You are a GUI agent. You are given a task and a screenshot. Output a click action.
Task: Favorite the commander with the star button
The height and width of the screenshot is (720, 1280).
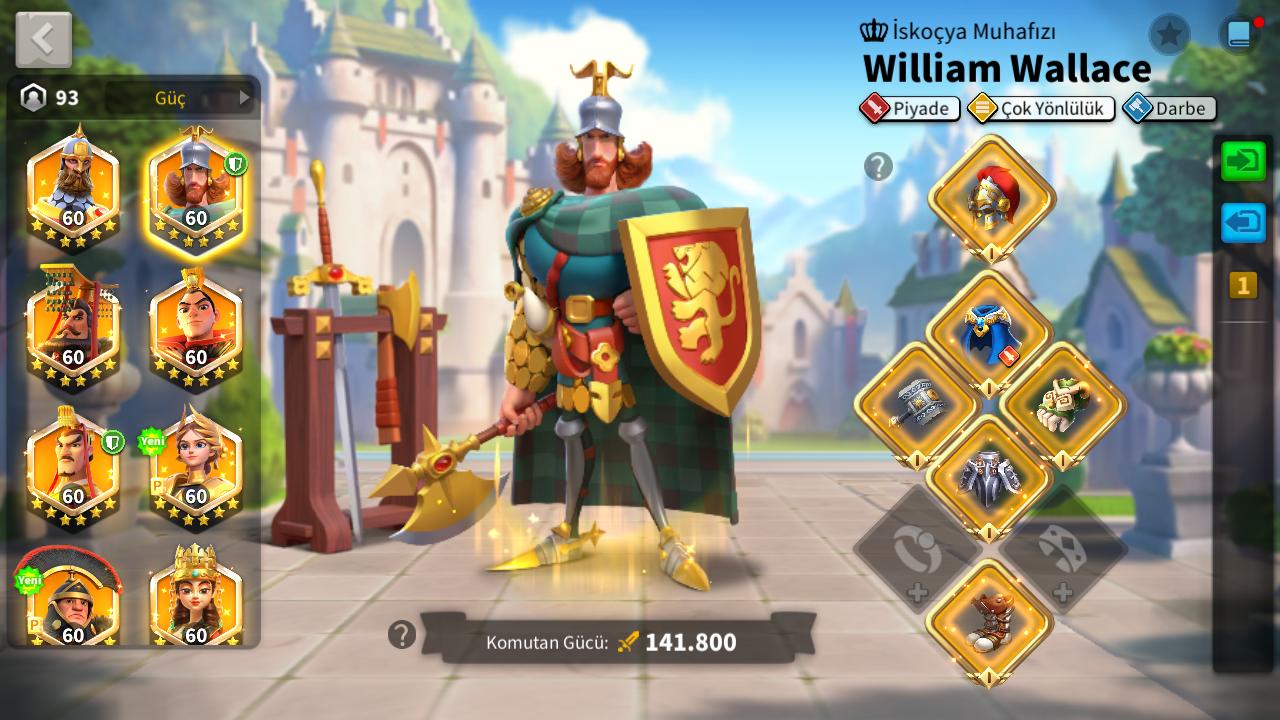[x=1169, y=35]
